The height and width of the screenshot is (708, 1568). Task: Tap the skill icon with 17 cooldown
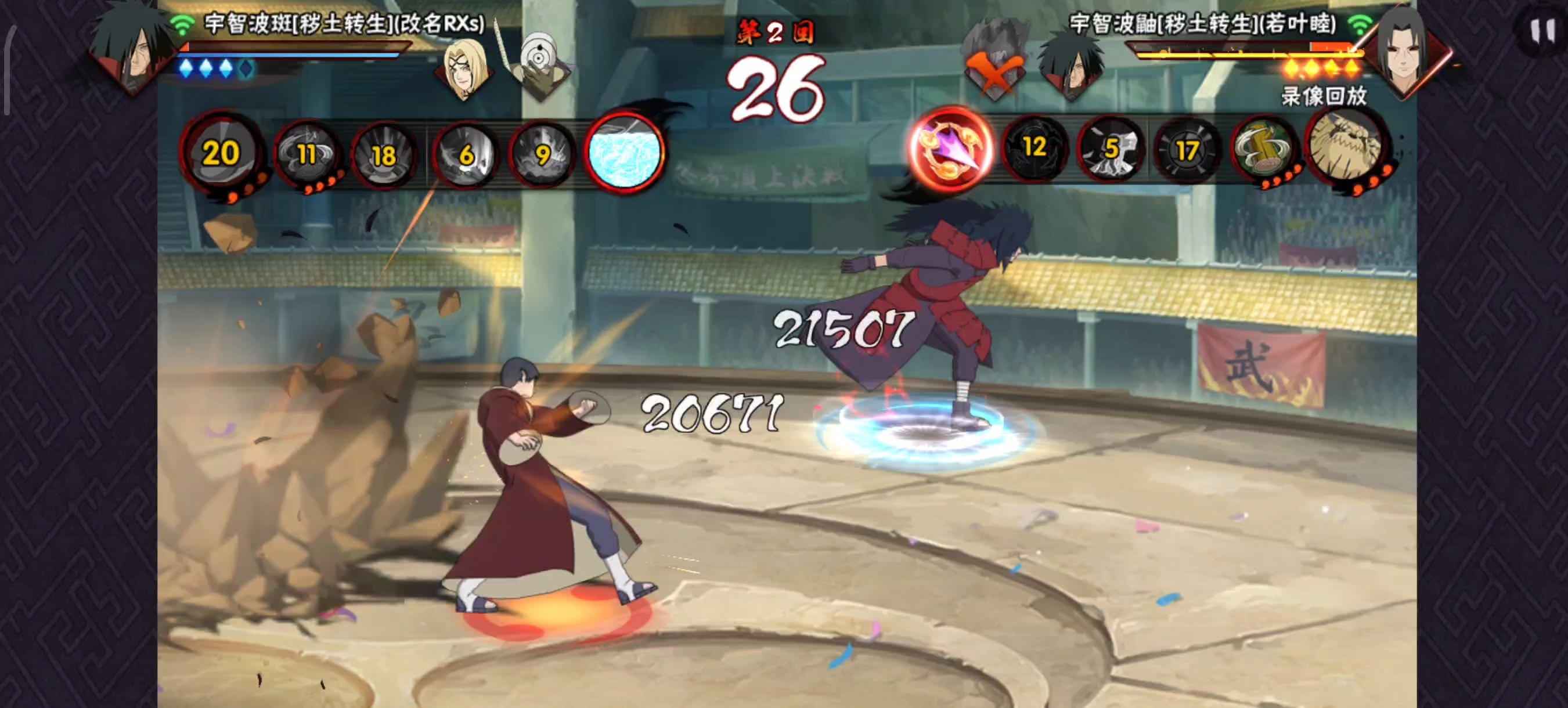coord(1188,151)
